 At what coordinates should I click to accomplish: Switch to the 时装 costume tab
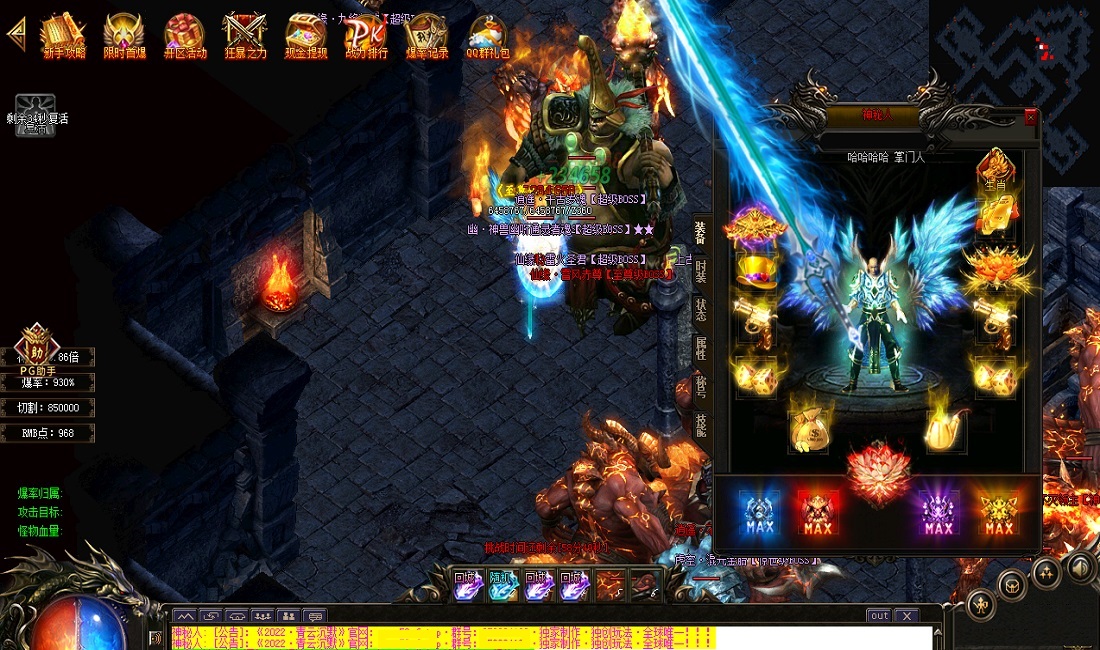[701, 270]
